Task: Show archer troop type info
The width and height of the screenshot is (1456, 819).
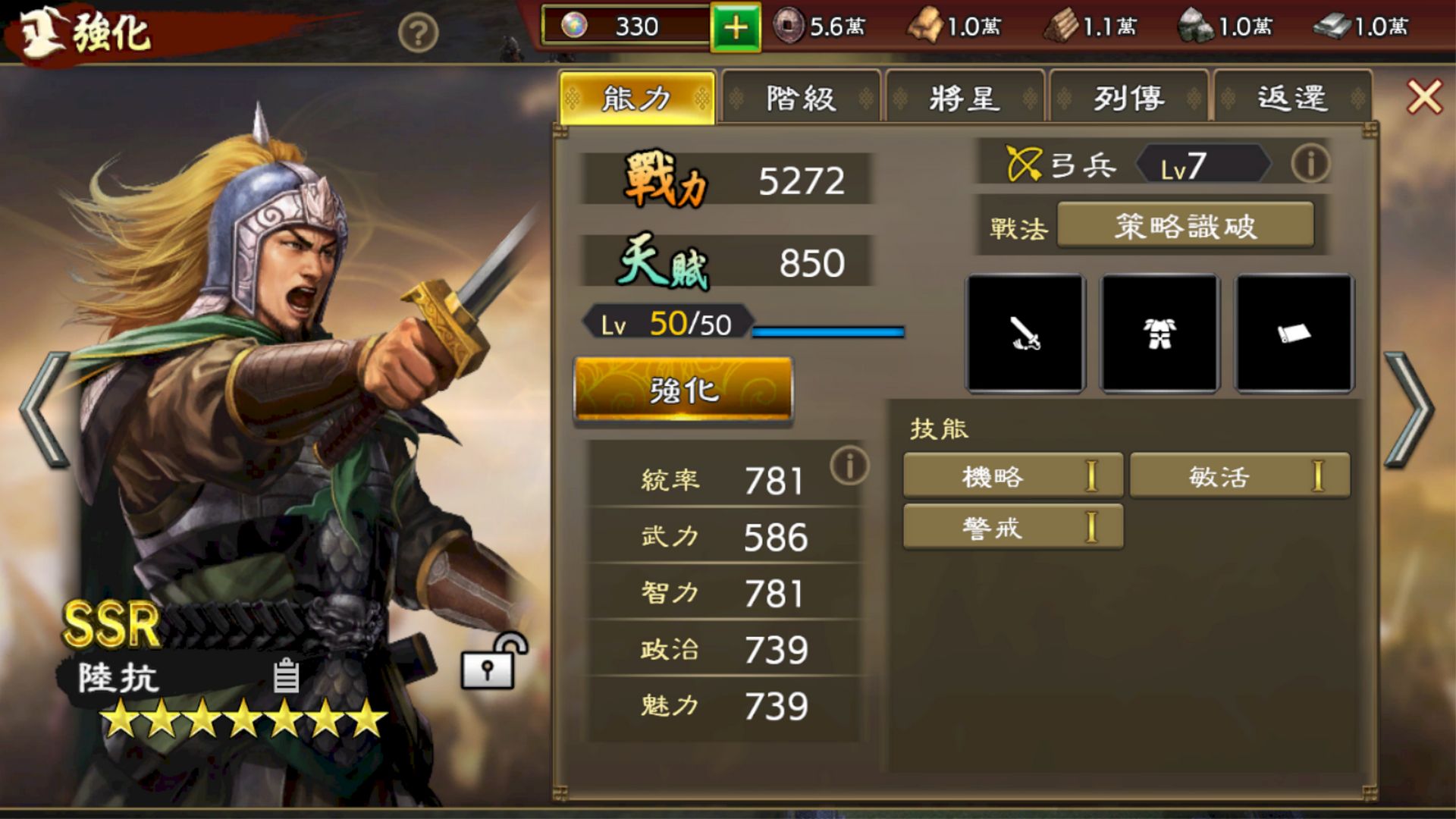Action: pos(1310,163)
